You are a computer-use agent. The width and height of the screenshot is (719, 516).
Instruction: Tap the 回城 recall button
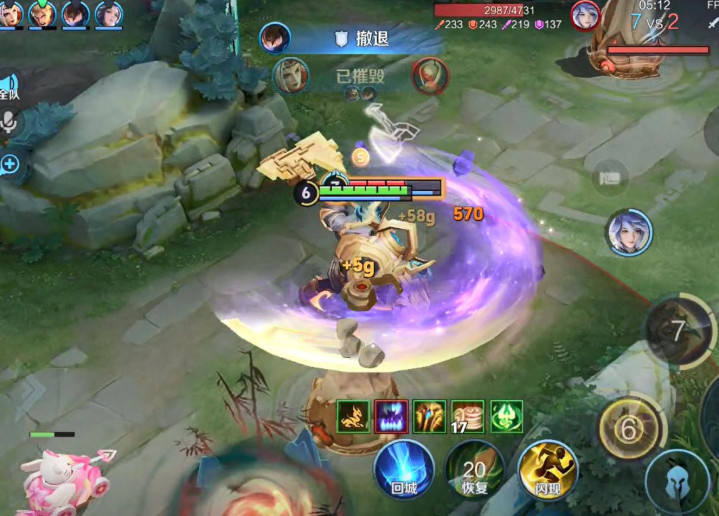(404, 469)
